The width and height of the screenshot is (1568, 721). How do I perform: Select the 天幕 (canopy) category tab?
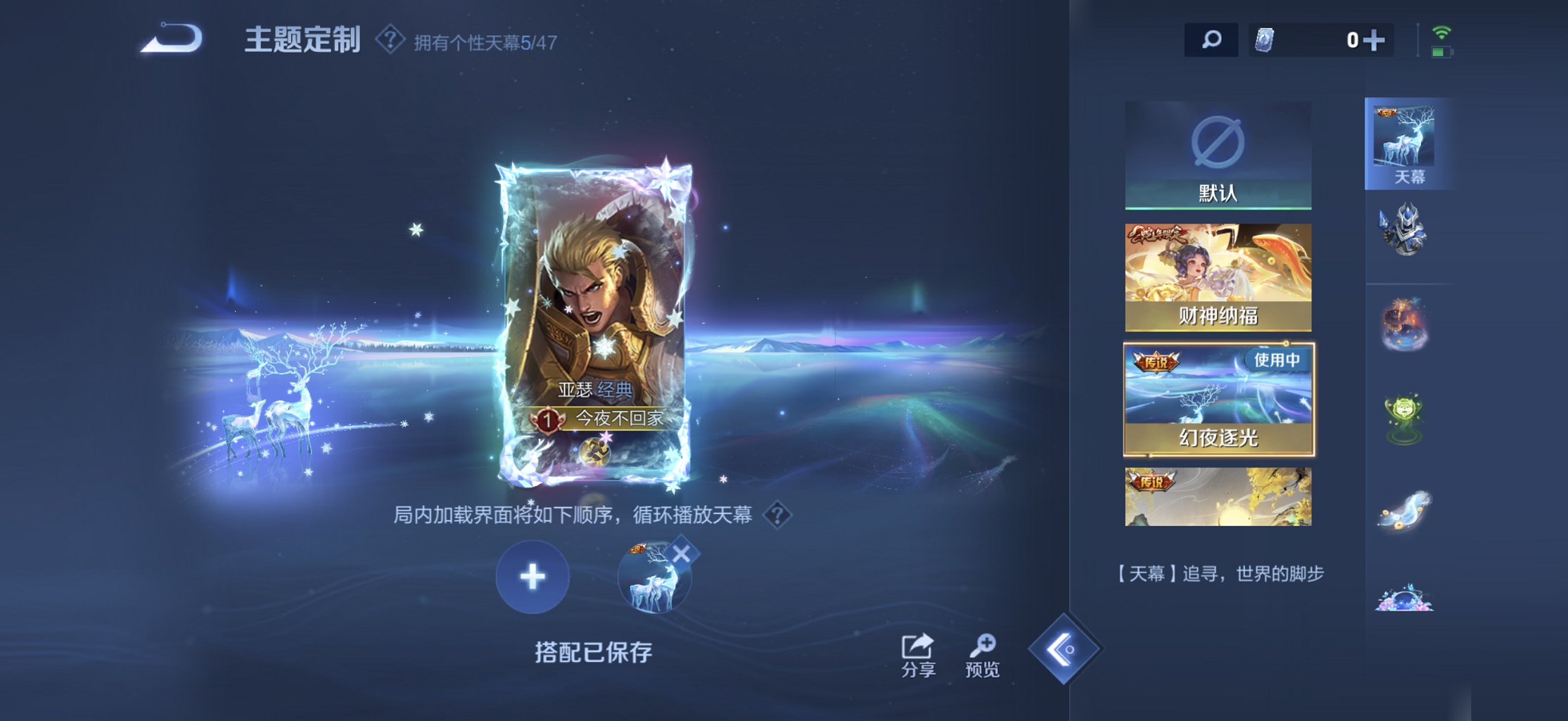tap(1407, 144)
